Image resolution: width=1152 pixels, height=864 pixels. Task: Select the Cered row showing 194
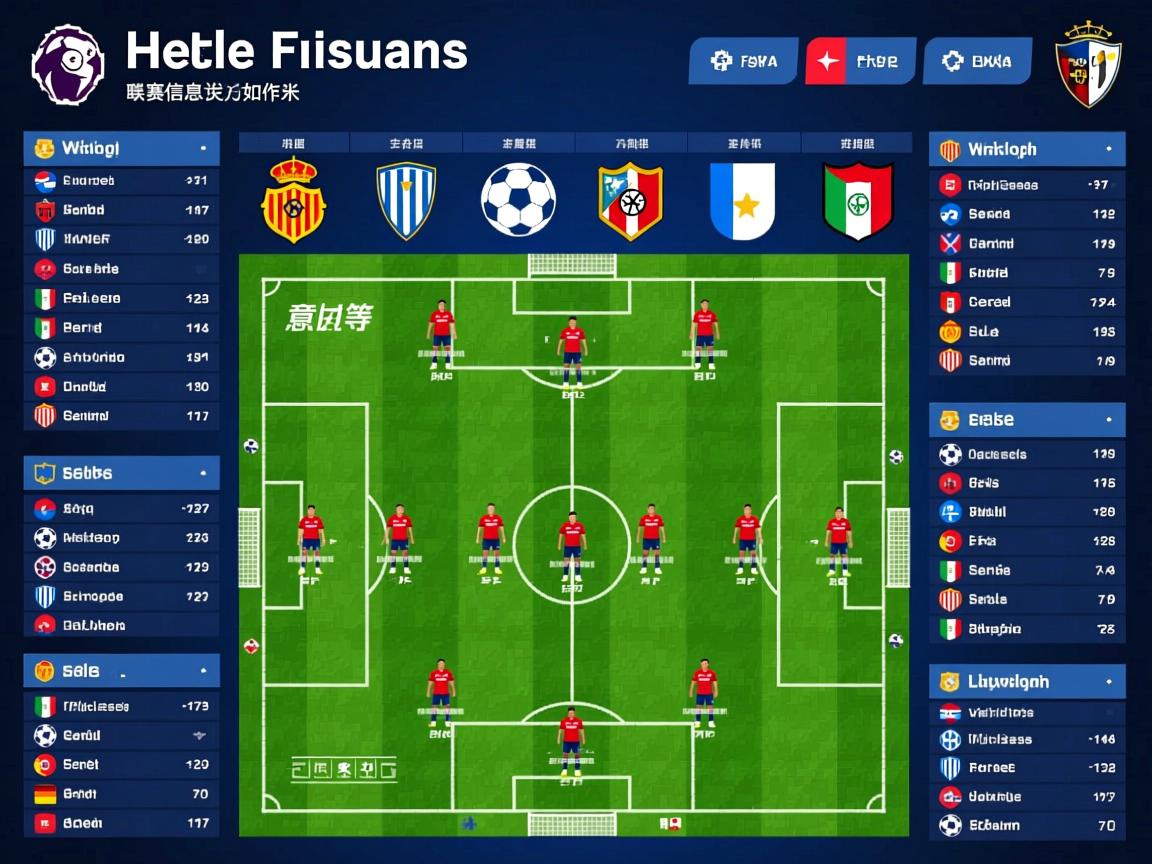point(1027,302)
